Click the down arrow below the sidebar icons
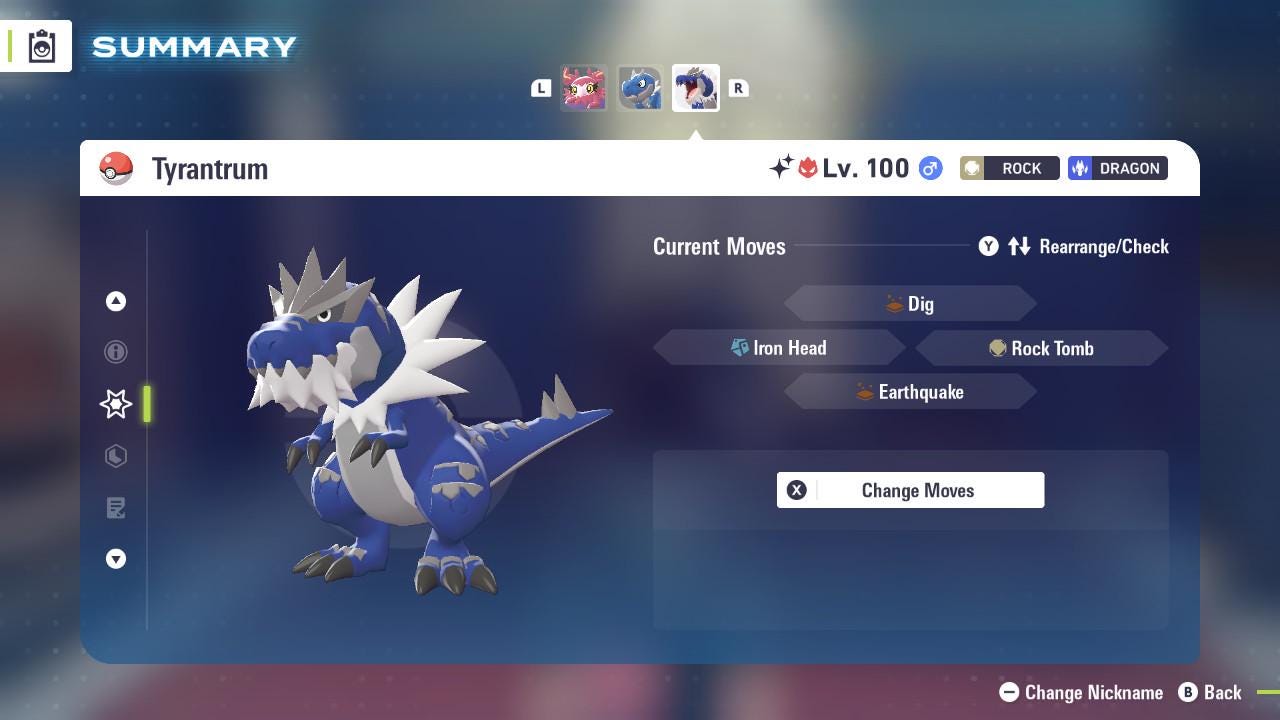Image resolution: width=1280 pixels, height=720 pixels. [116, 559]
